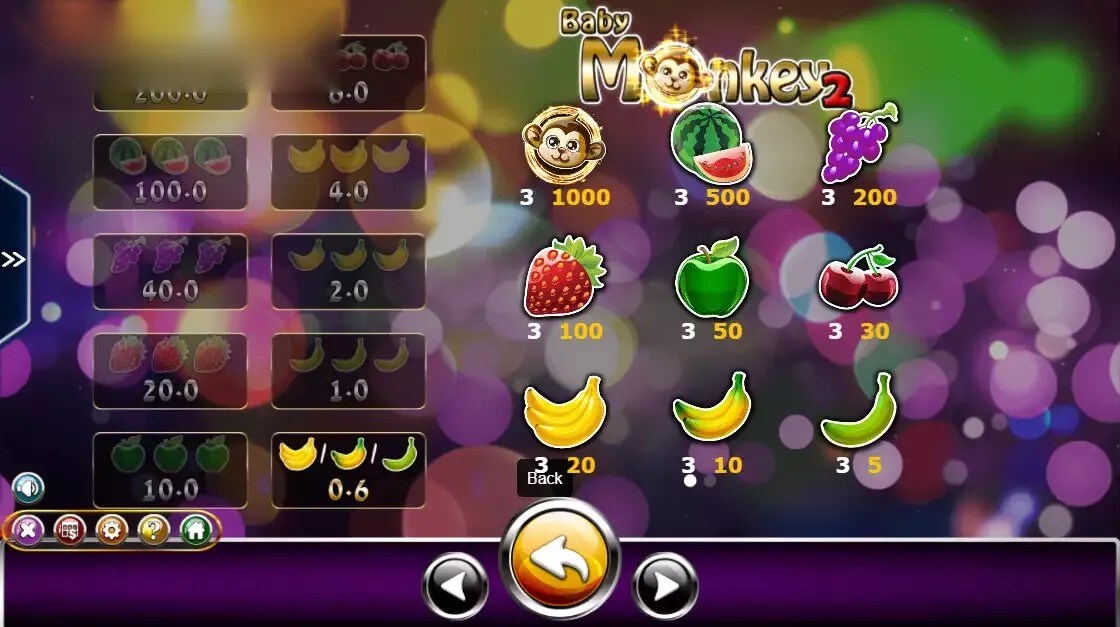Return home with the green house icon

pyautogui.click(x=195, y=529)
